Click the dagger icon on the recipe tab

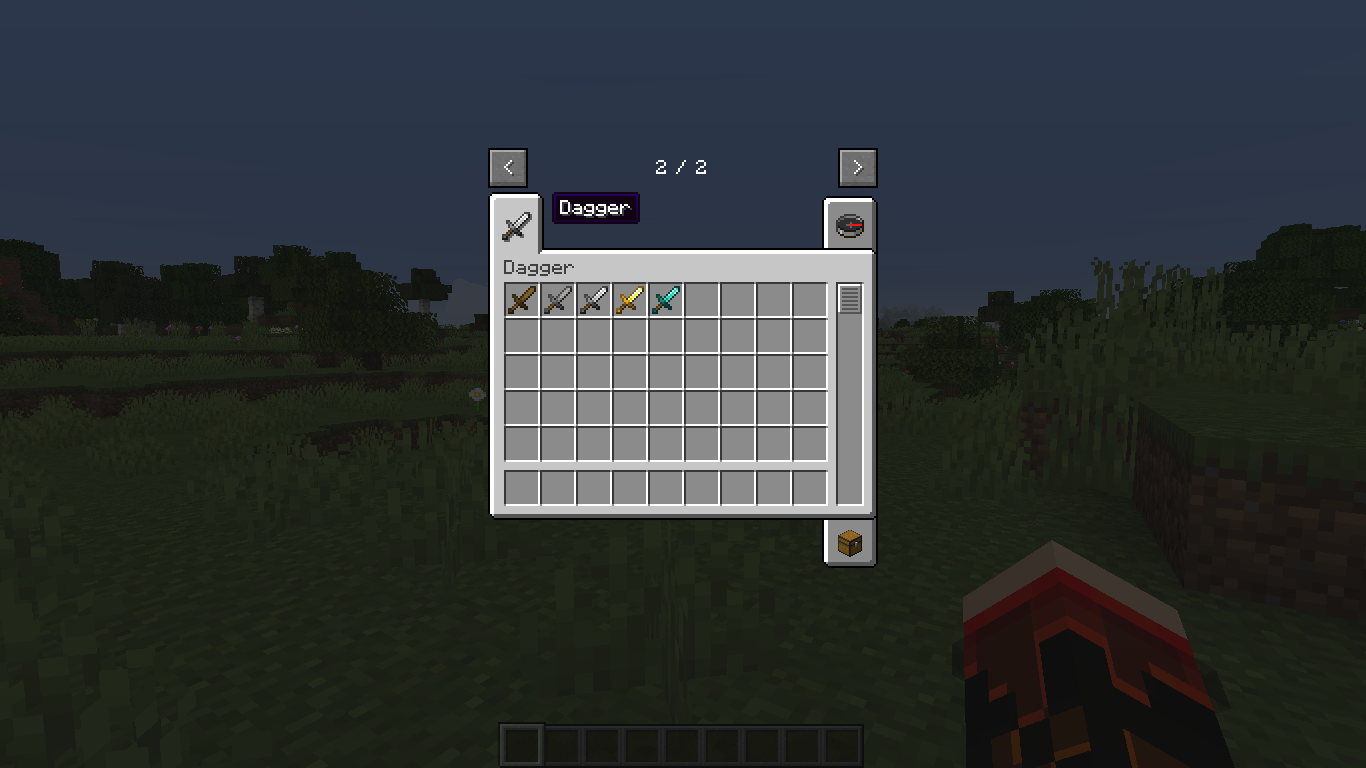[x=516, y=224]
